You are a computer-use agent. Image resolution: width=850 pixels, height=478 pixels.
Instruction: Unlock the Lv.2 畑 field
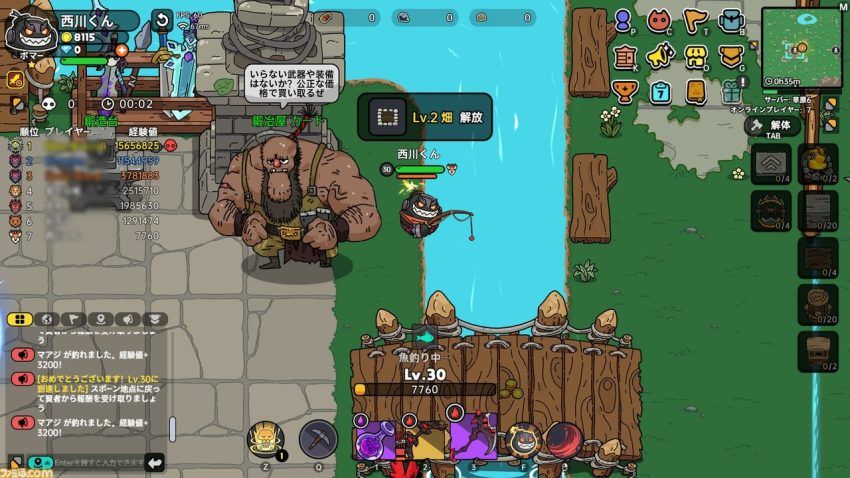(x=427, y=117)
